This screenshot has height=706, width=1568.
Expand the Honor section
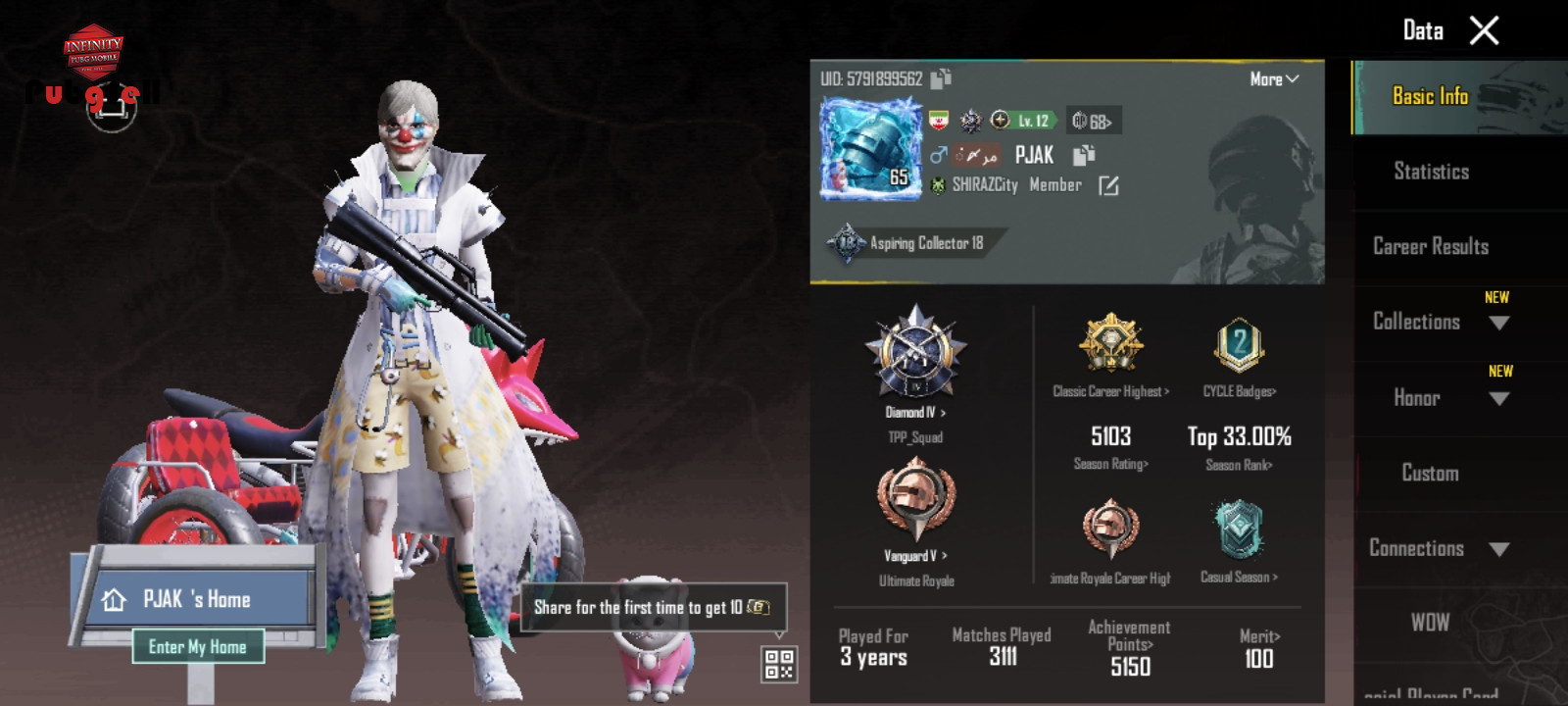(1498, 398)
